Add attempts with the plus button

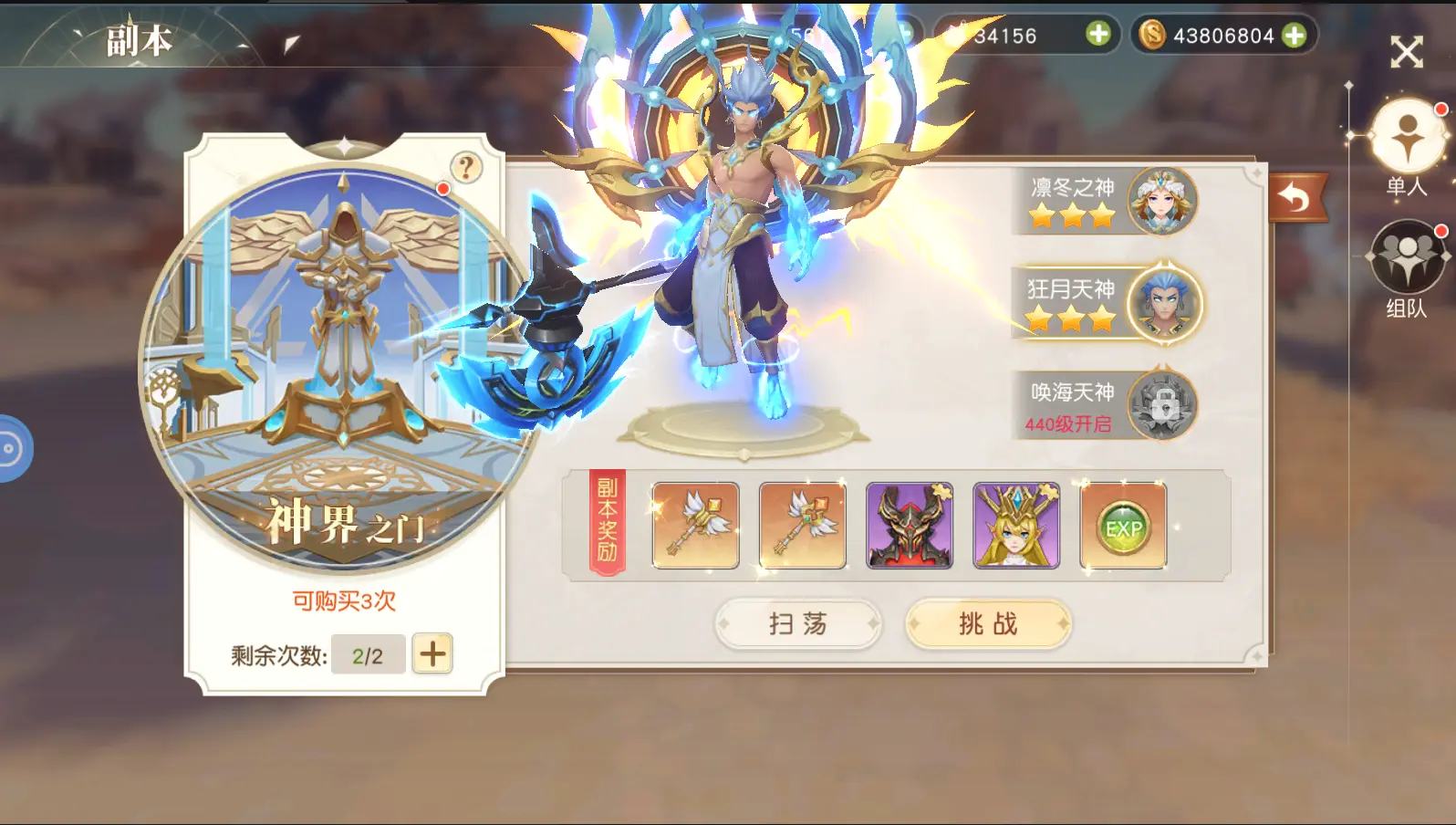coord(432,653)
